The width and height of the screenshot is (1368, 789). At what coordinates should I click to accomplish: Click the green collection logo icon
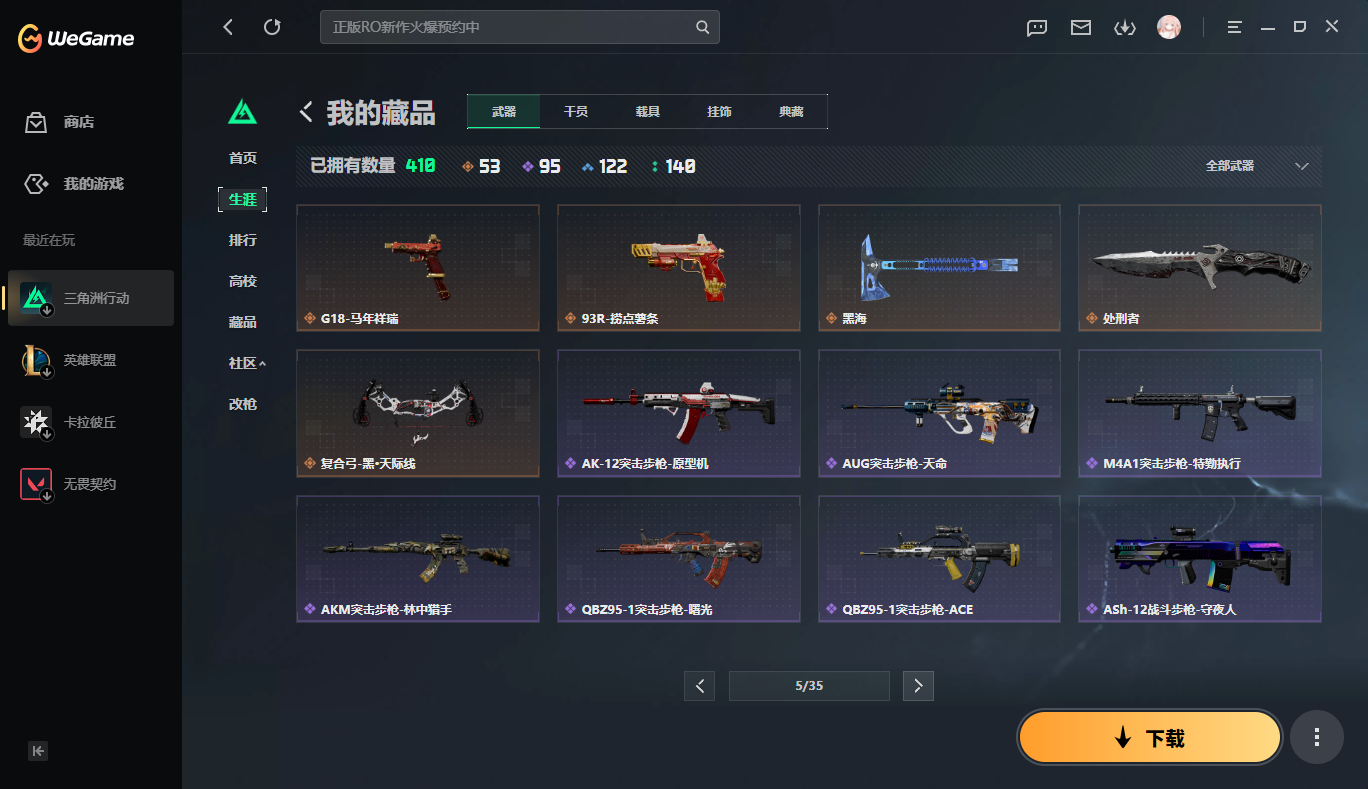point(244,112)
